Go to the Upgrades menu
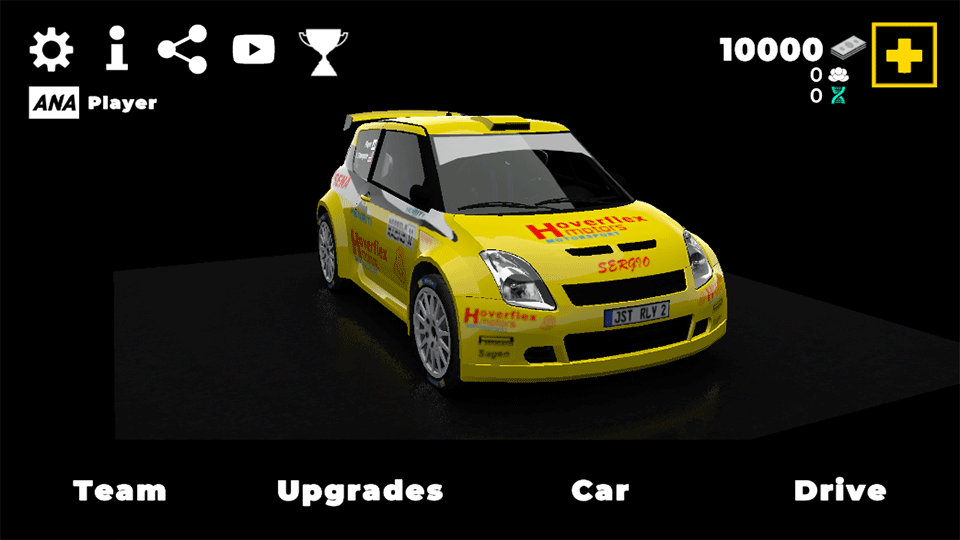 [x=360, y=491]
